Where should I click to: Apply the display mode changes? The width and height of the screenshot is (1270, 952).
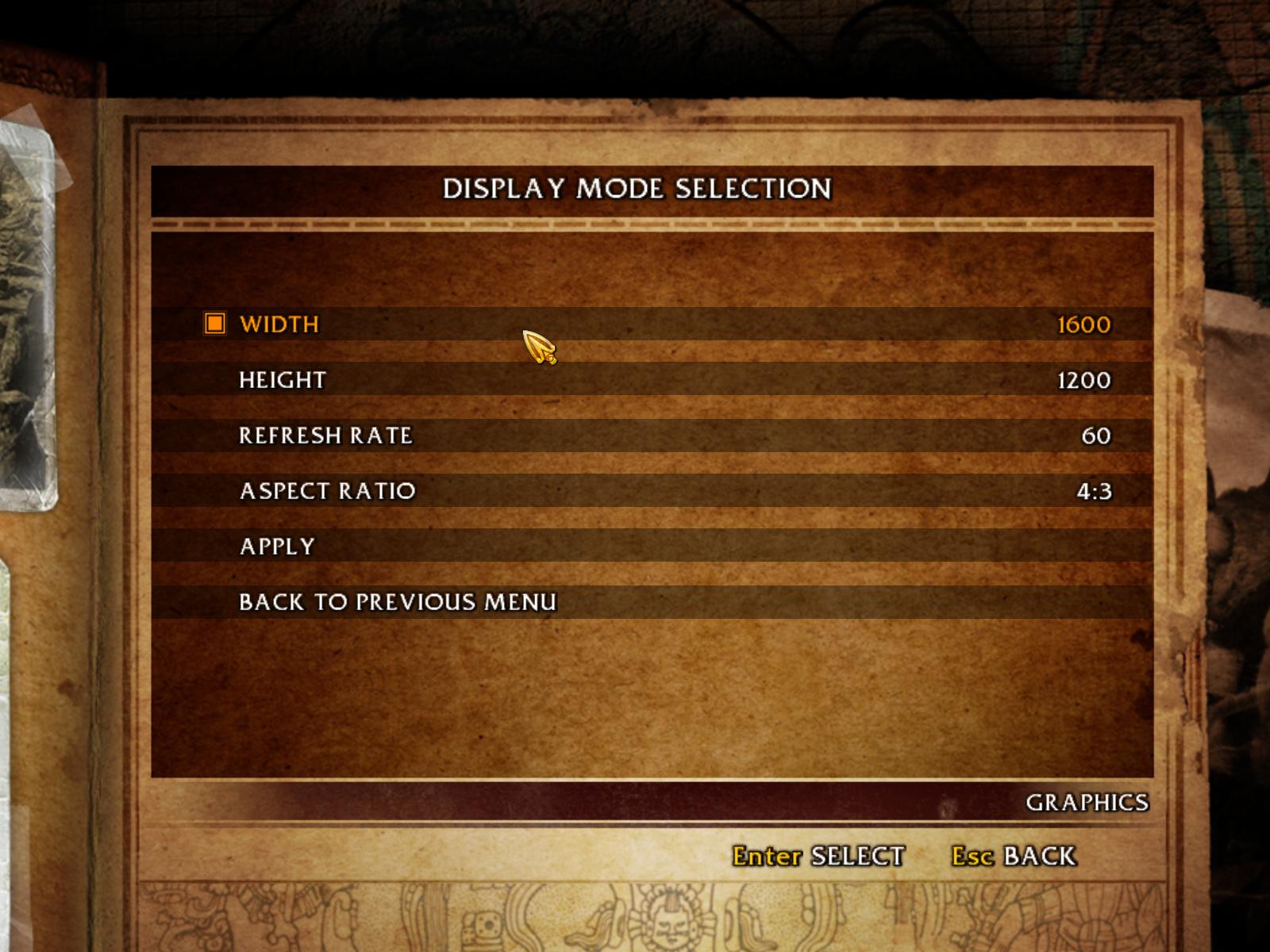(277, 547)
